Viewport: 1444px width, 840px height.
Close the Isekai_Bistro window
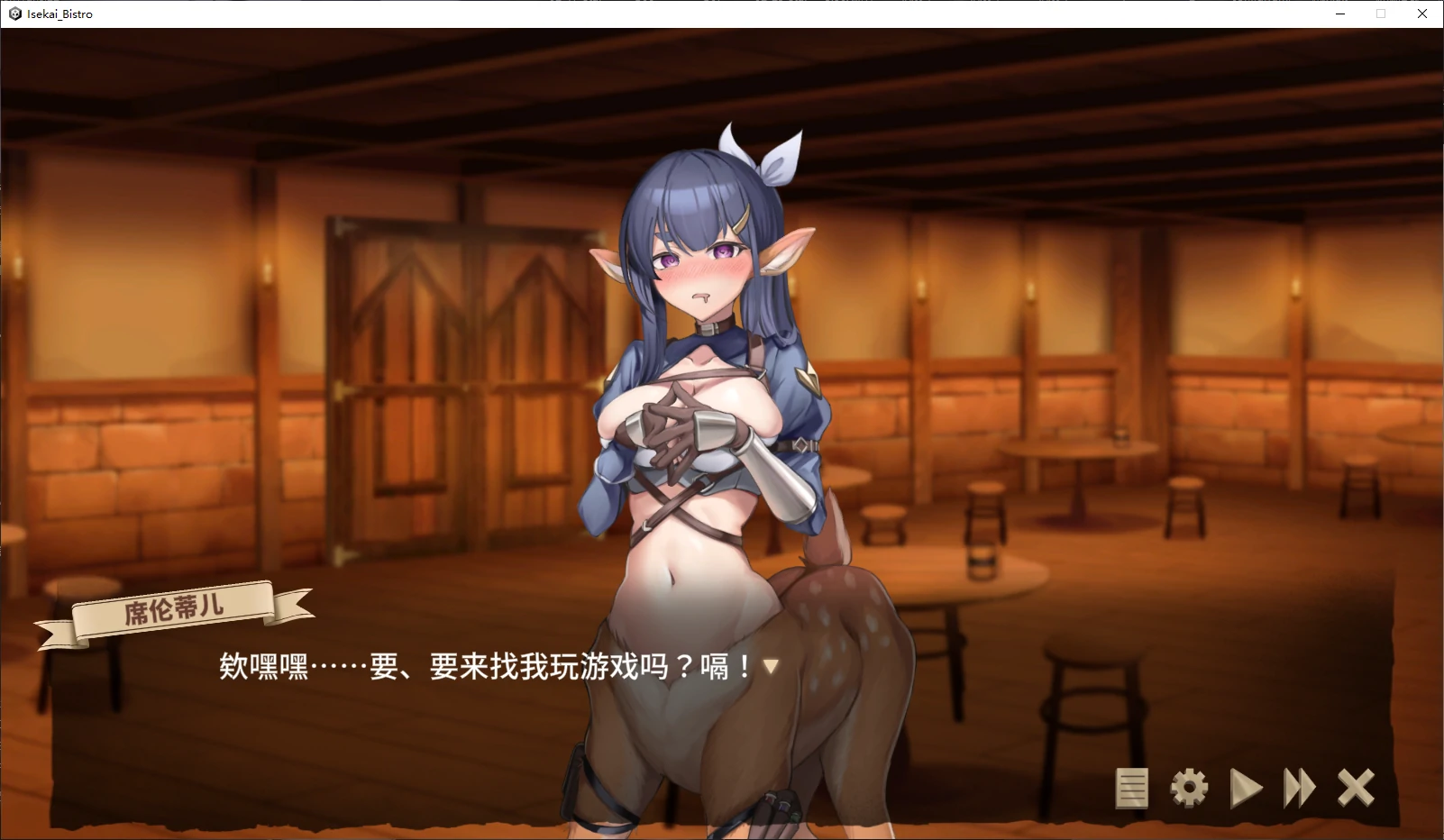coord(1422,14)
